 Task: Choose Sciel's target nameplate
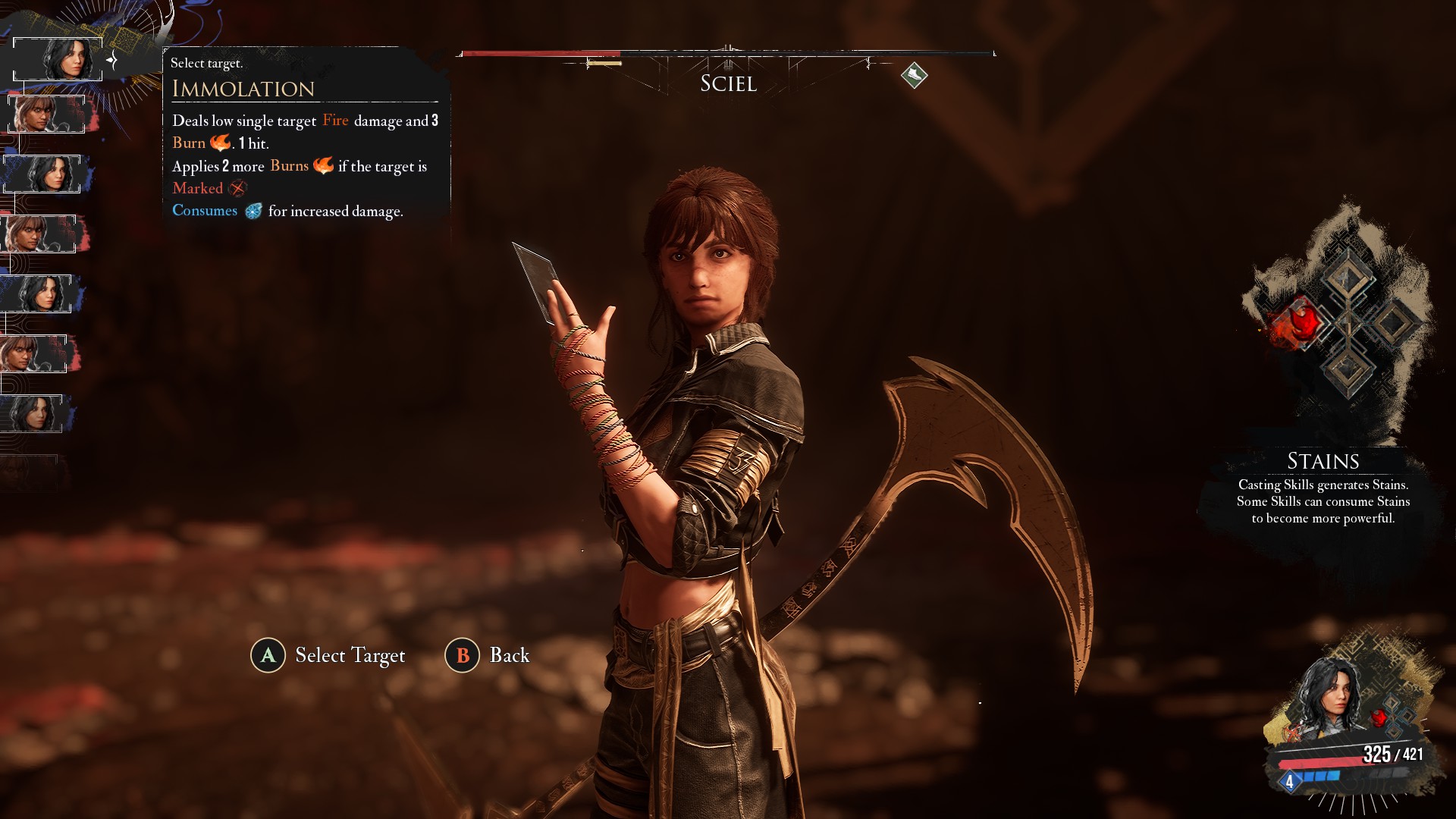tap(728, 83)
